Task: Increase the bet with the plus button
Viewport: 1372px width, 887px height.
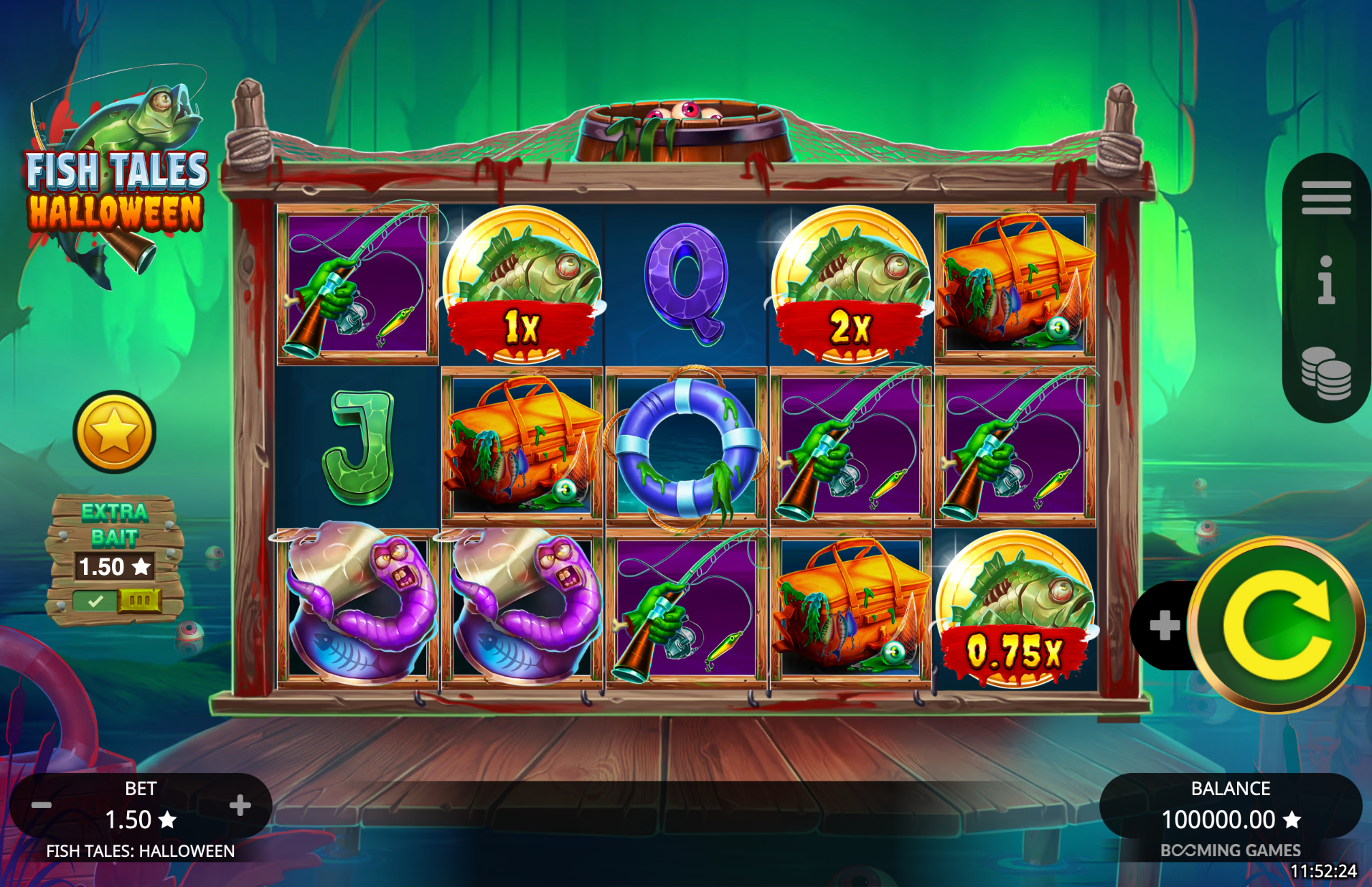Action: pos(240,805)
